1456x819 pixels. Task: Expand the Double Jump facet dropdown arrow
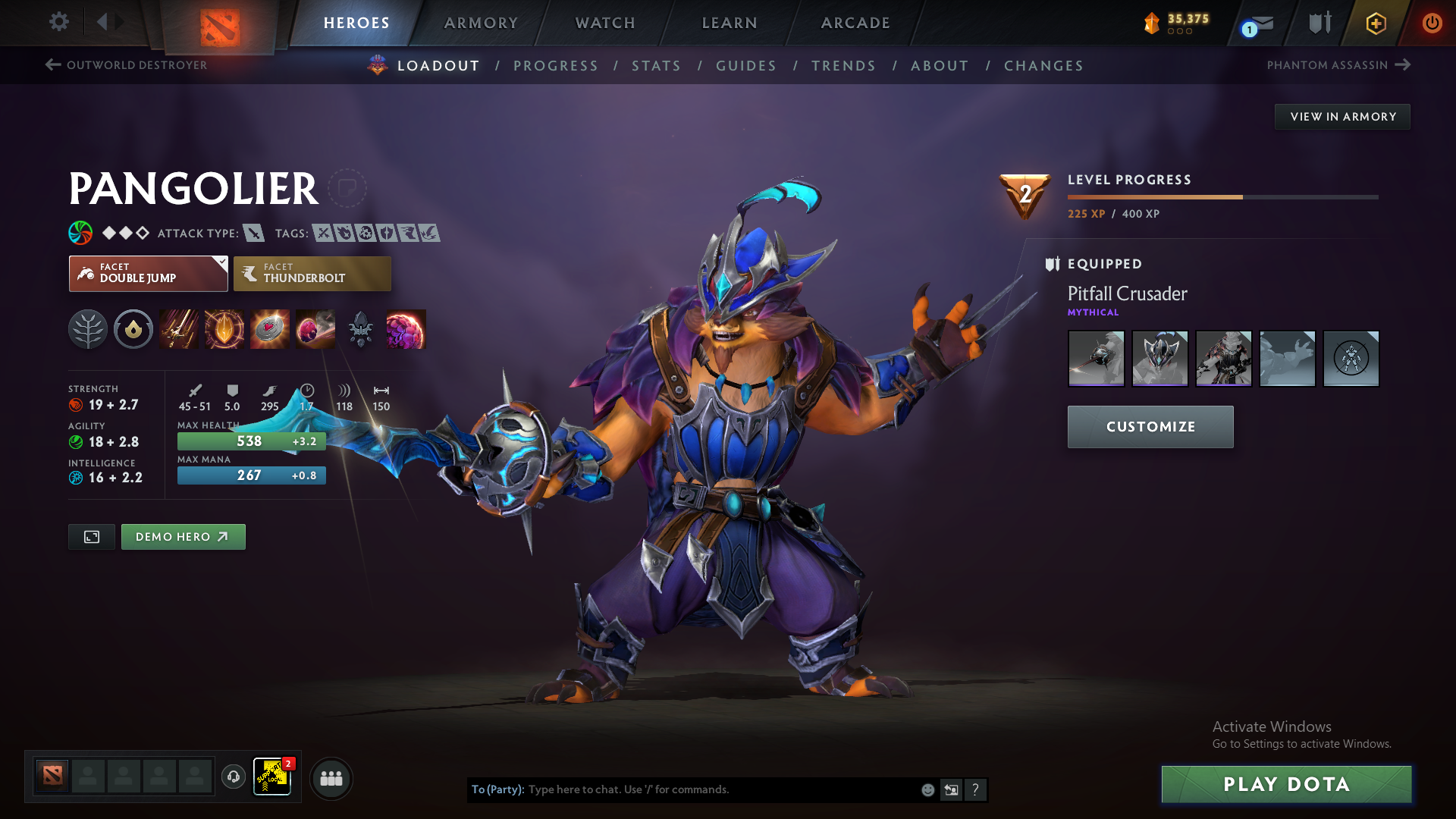(x=221, y=262)
